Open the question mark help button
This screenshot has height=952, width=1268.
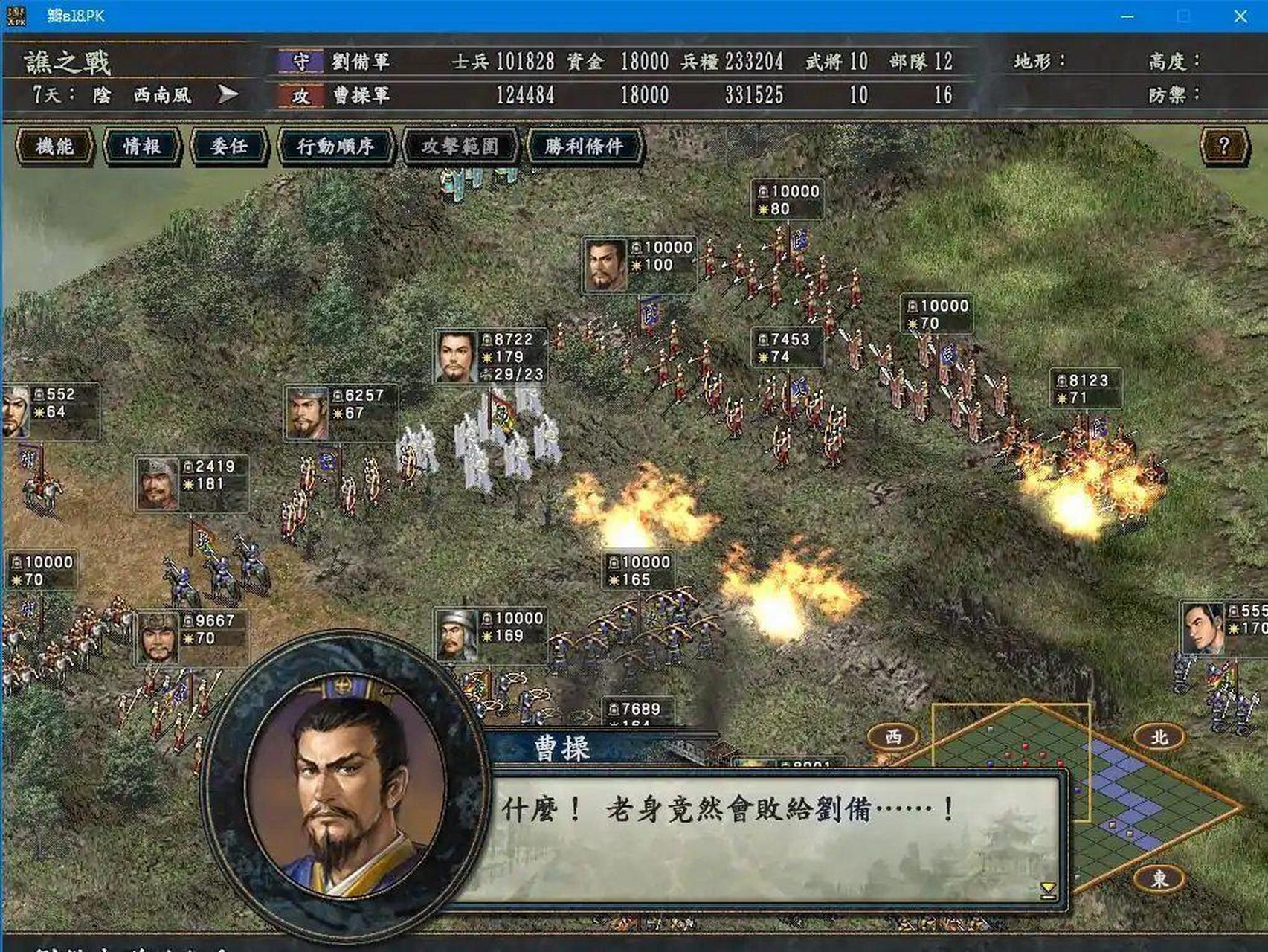coord(1223,146)
